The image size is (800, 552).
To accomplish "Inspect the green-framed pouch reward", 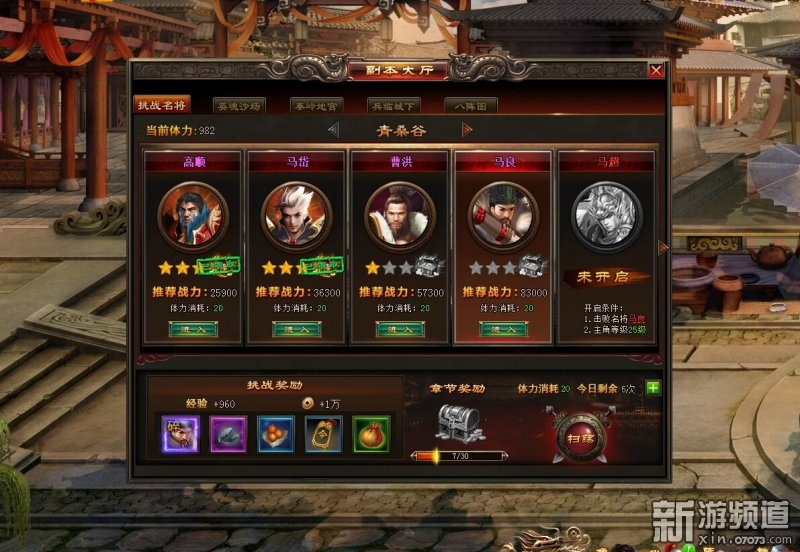I will click(x=371, y=433).
